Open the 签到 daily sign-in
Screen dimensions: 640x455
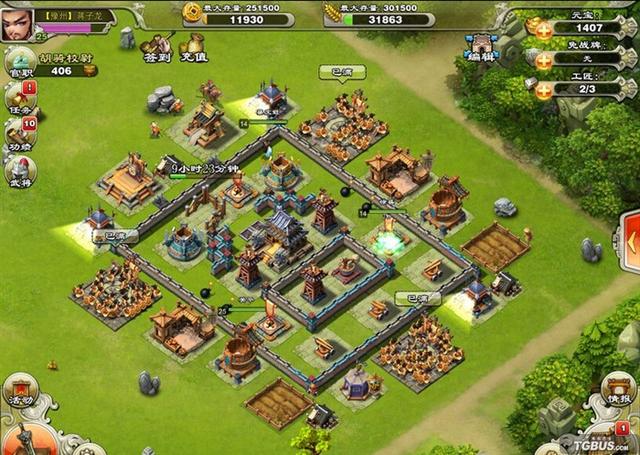click(x=157, y=46)
